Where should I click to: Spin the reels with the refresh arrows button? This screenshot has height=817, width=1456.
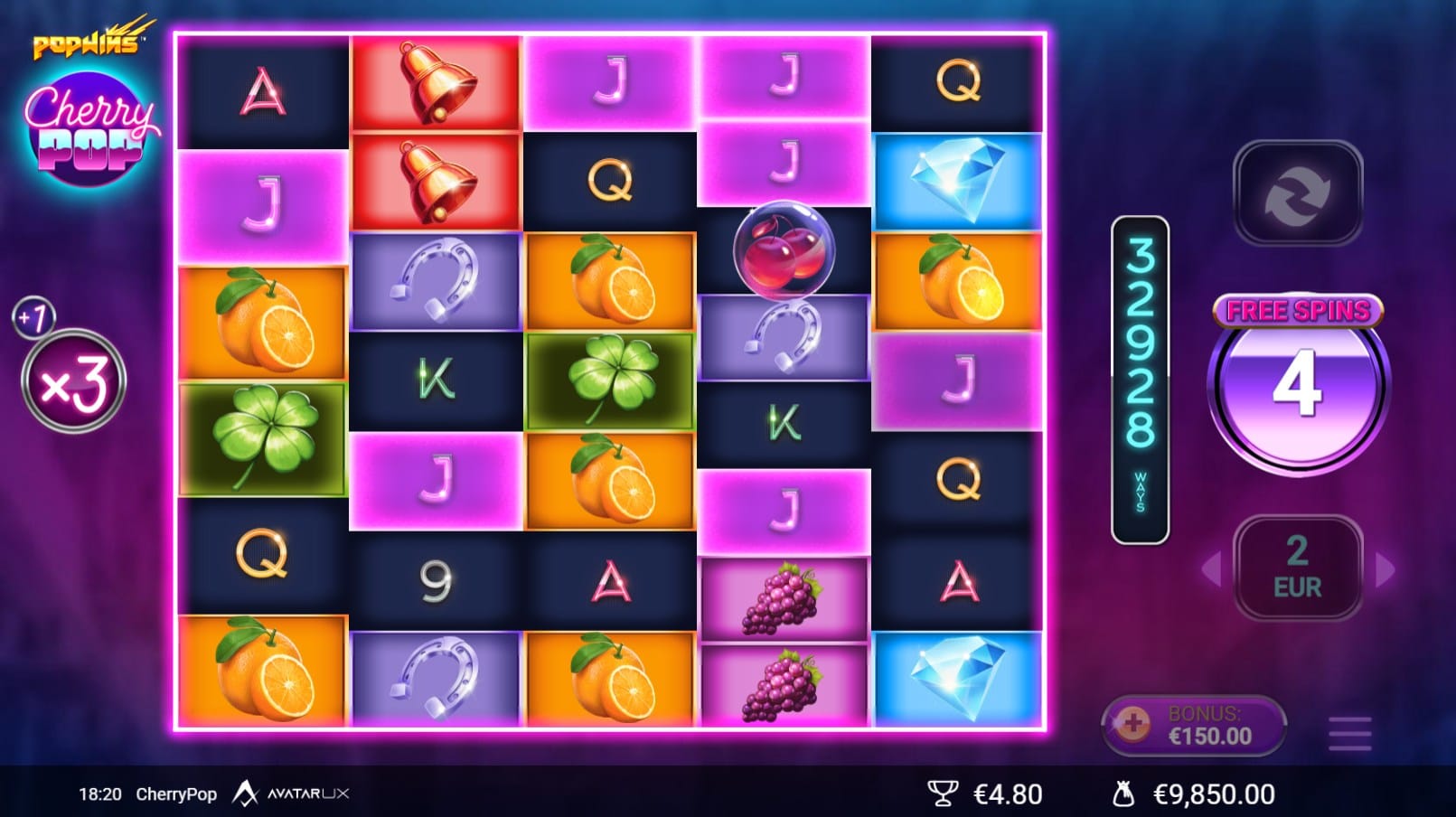(x=1297, y=193)
